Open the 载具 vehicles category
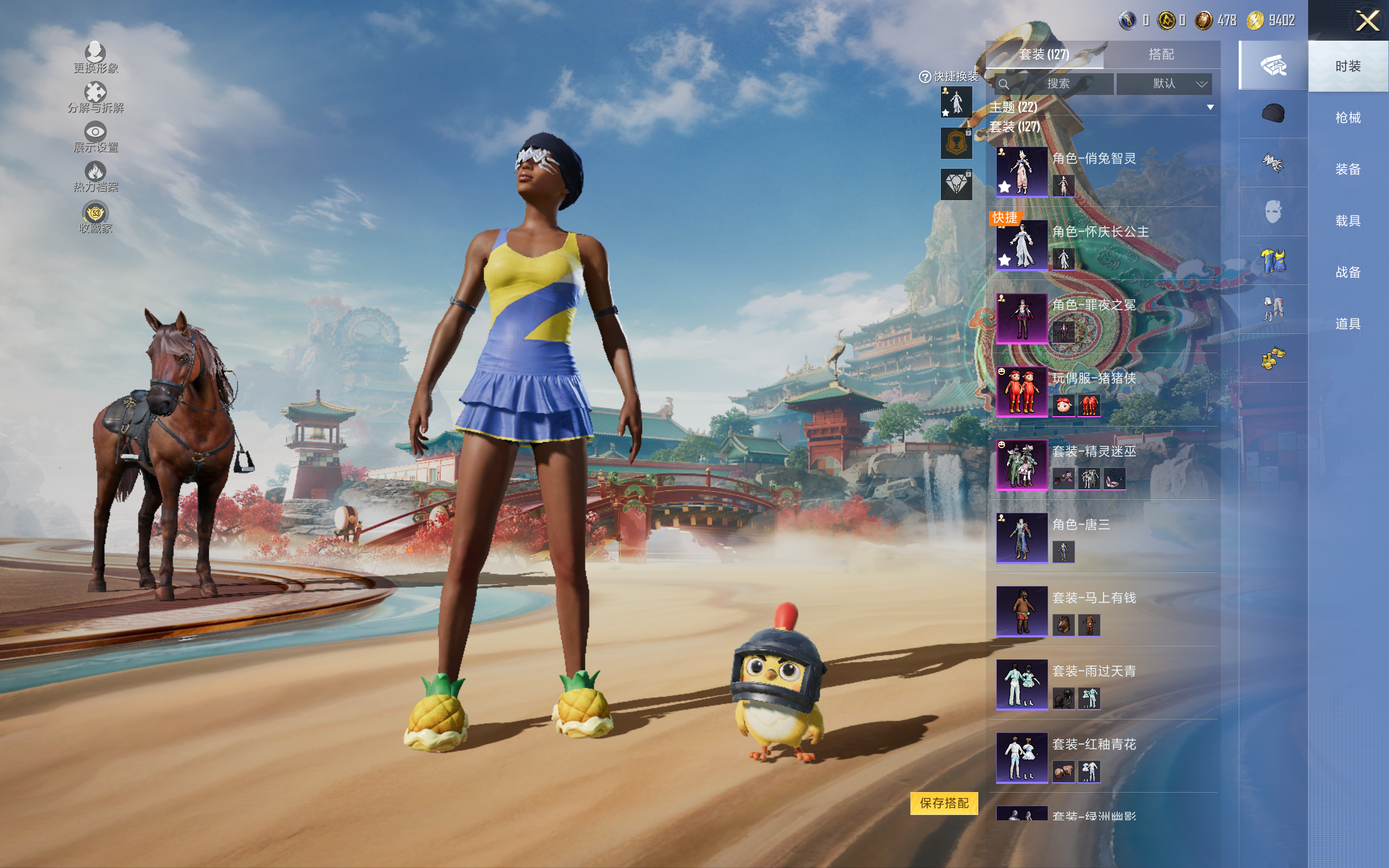 click(x=1348, y=221)
